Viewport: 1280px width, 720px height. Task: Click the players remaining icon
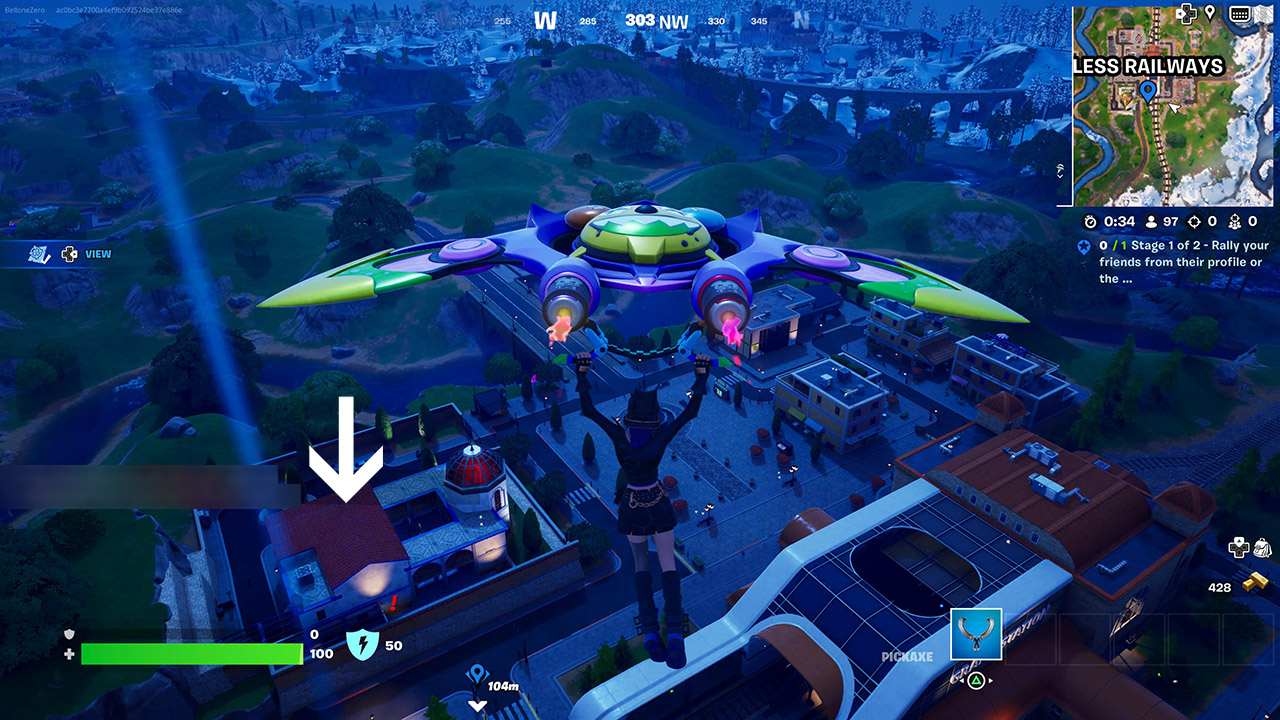click(1150, 221)
